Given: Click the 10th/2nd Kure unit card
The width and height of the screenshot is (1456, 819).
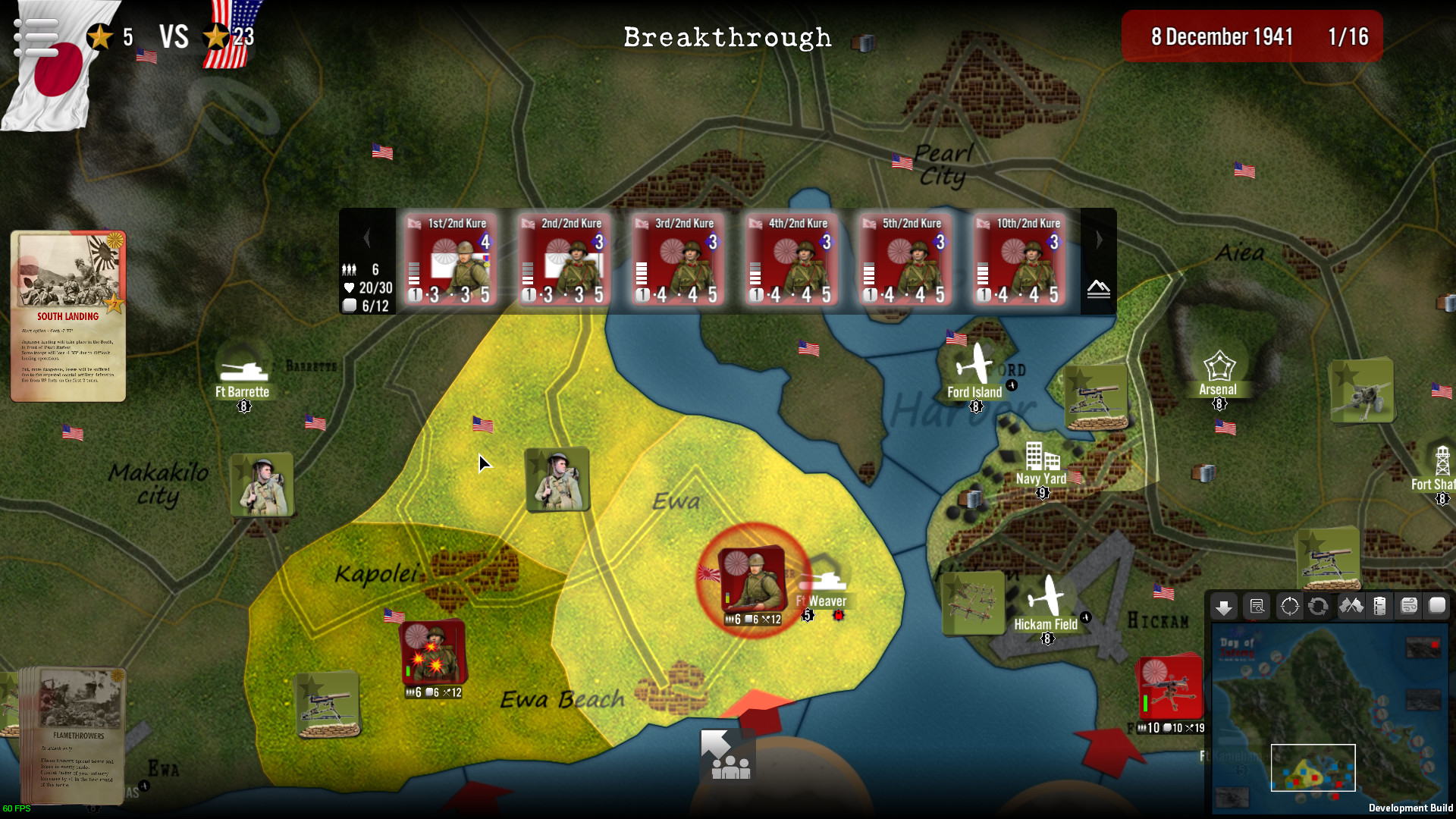Looking at the screenshot, I should pos(1018,260).
